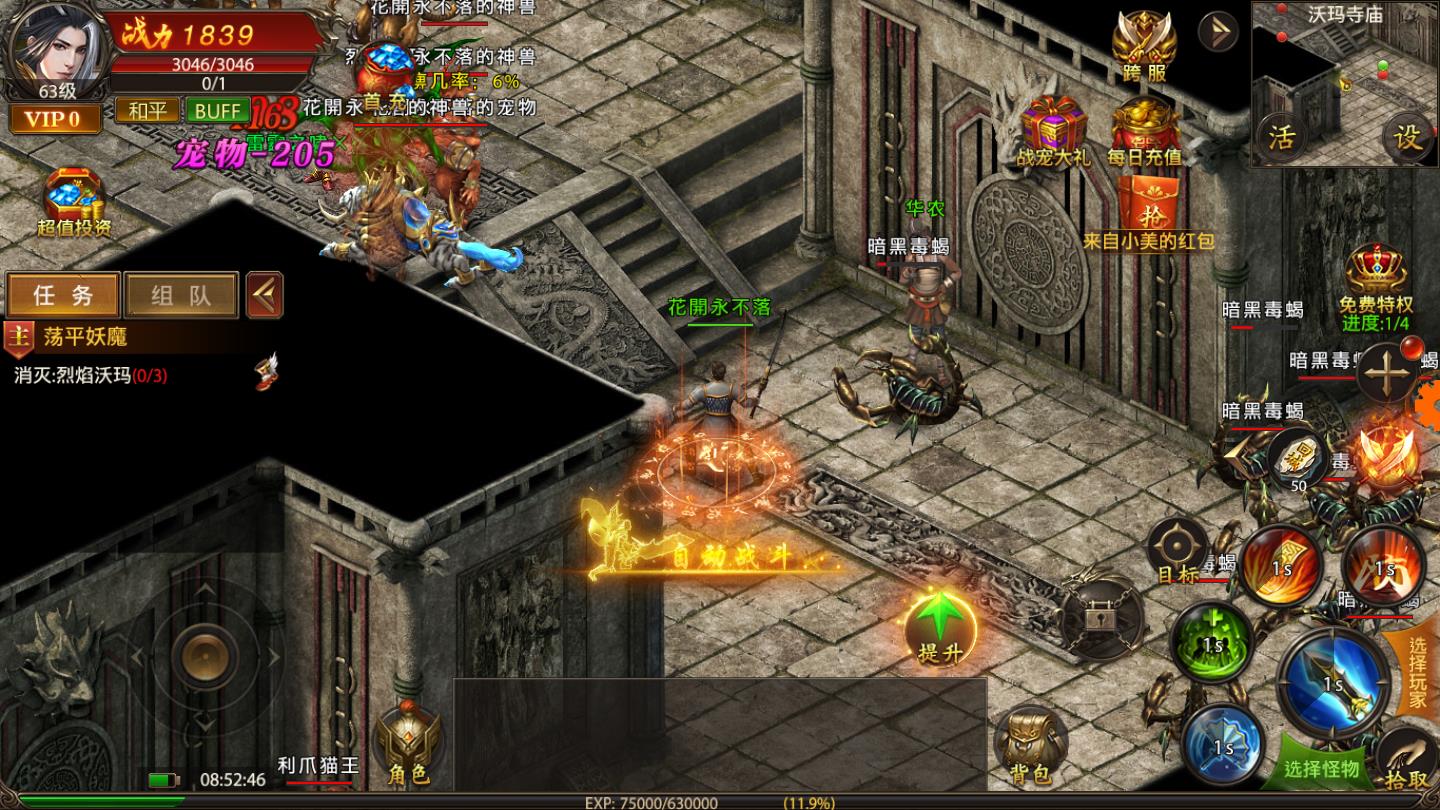Open the 超值投资 investment chest

tap(74, 202)
